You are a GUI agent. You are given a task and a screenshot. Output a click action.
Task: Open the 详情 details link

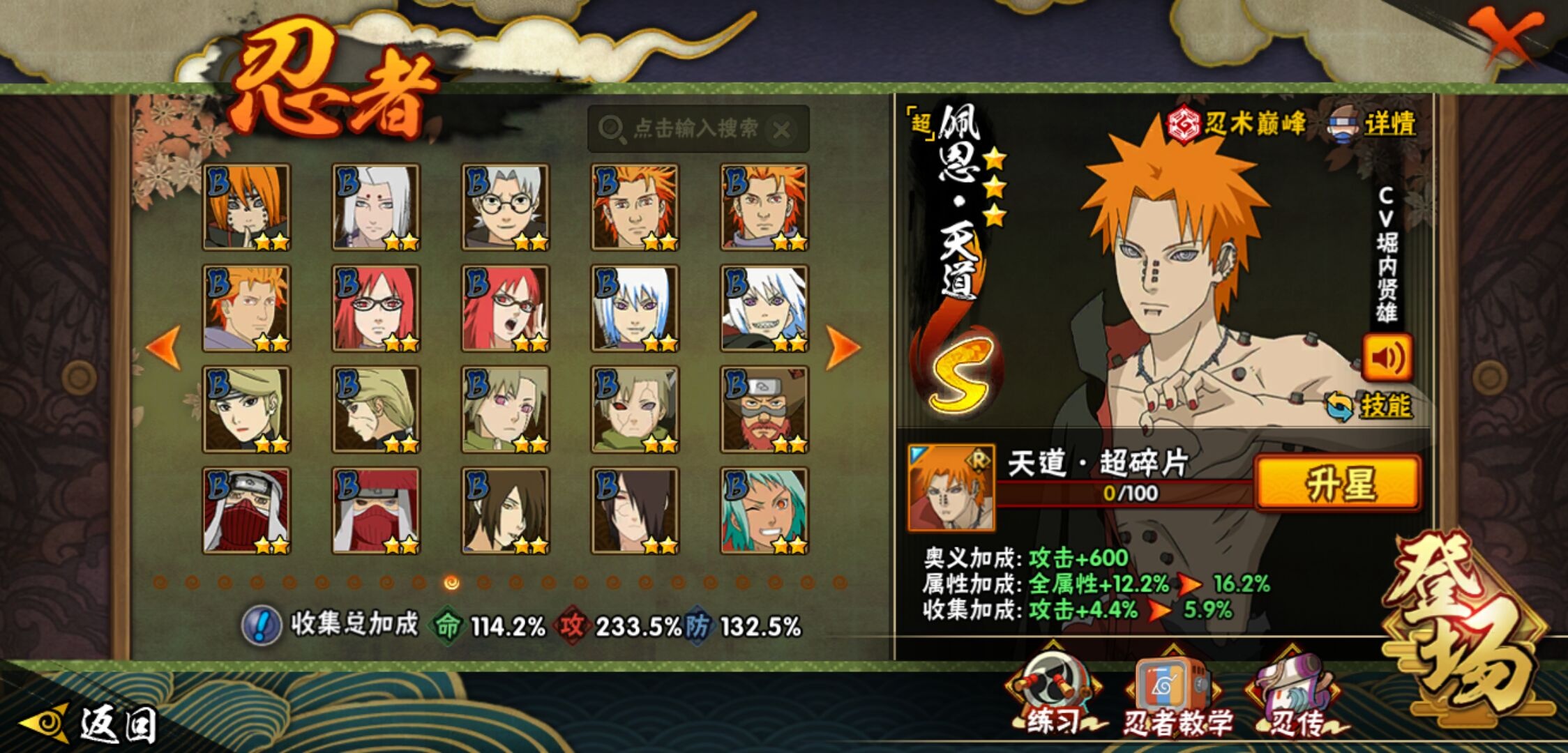(1388, 125)
